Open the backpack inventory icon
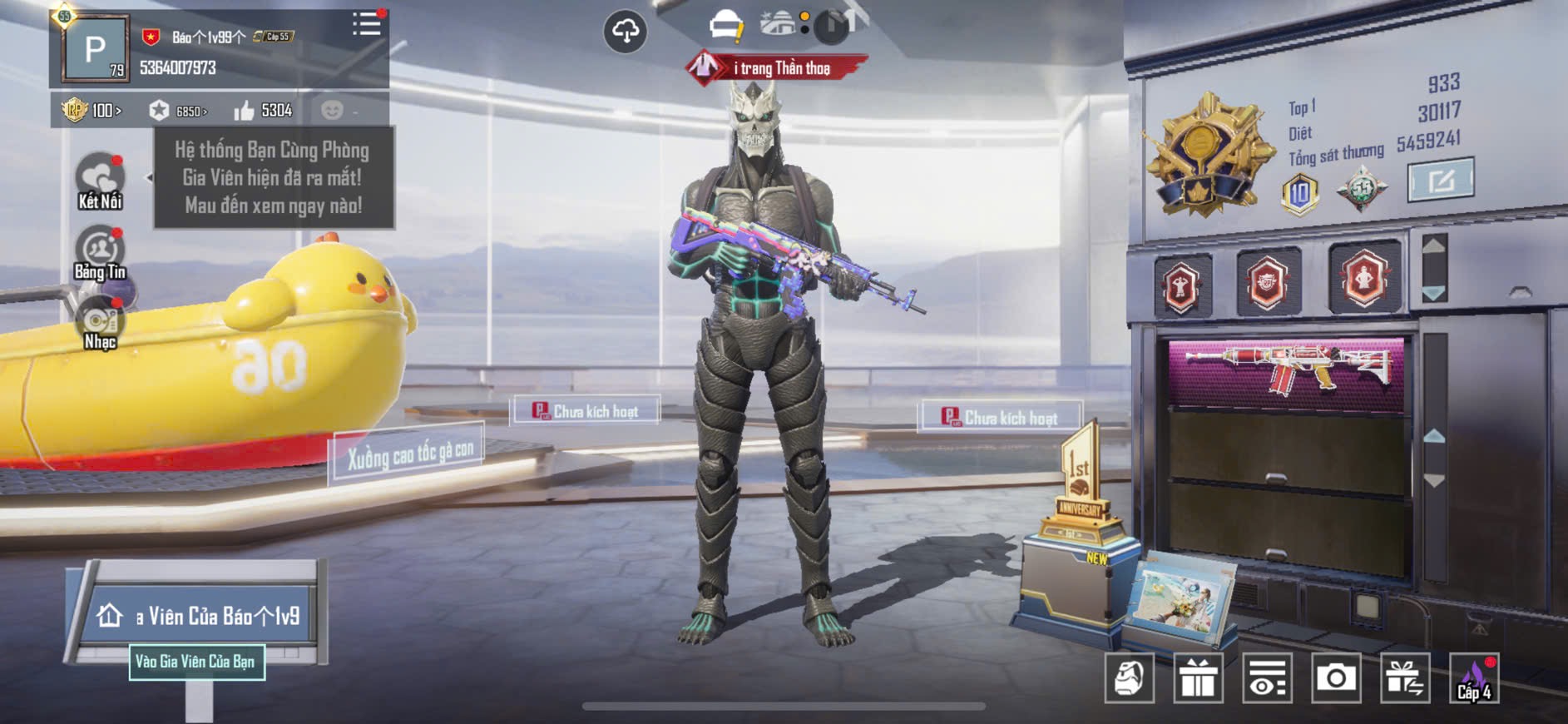 [x=1129, y=678]
